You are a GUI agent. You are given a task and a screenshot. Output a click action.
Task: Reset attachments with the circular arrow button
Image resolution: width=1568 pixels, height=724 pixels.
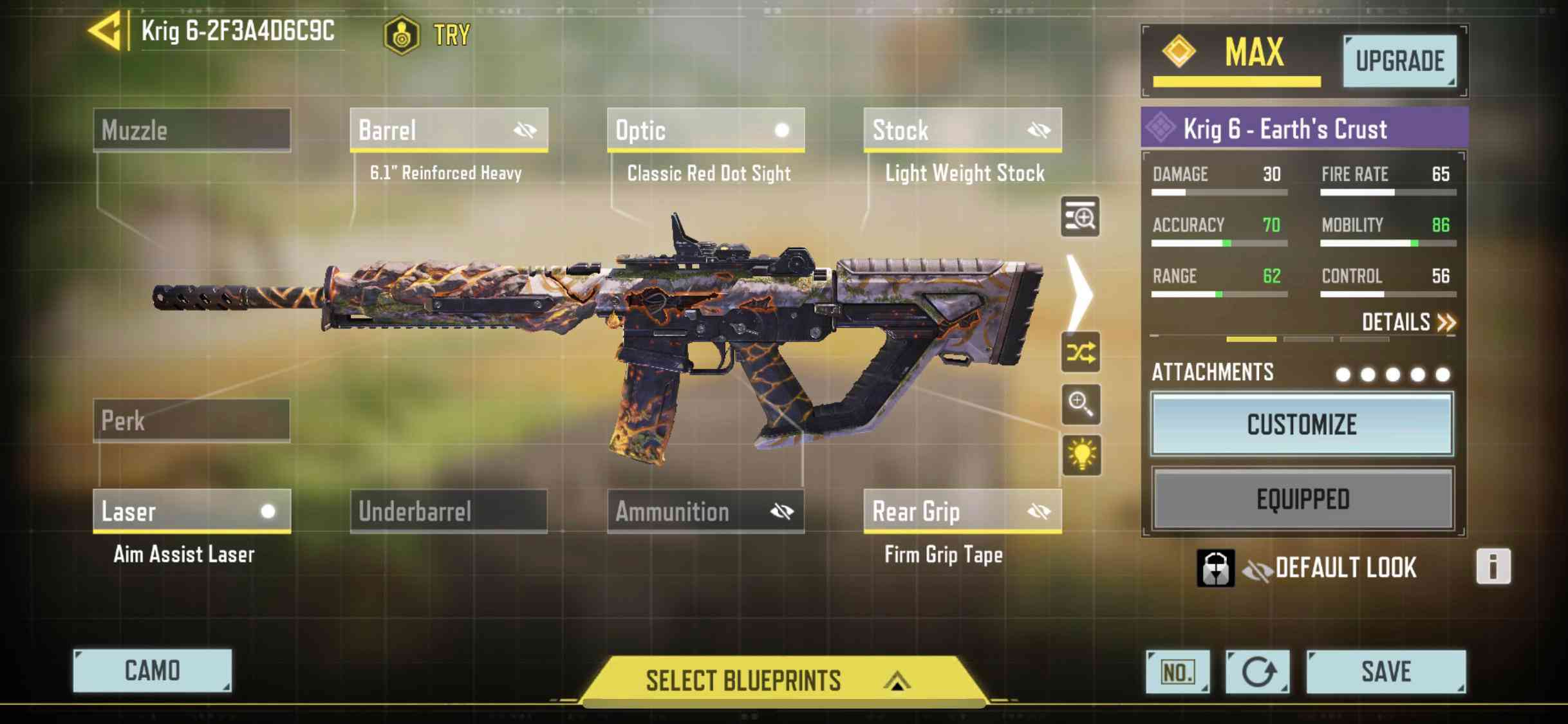pyautogui.click(x=1257, y=672)
